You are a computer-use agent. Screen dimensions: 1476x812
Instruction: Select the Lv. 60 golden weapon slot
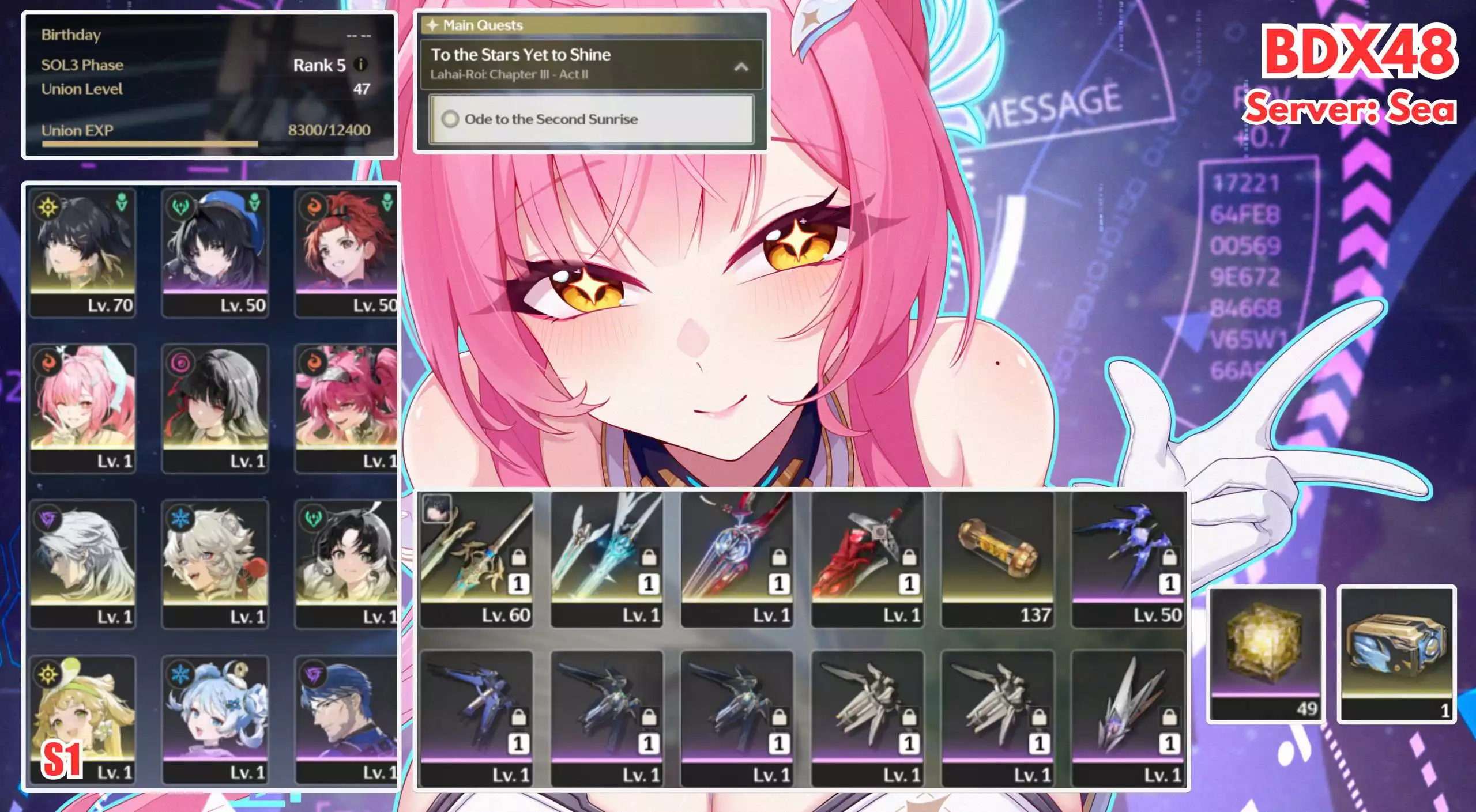[476, 558]
